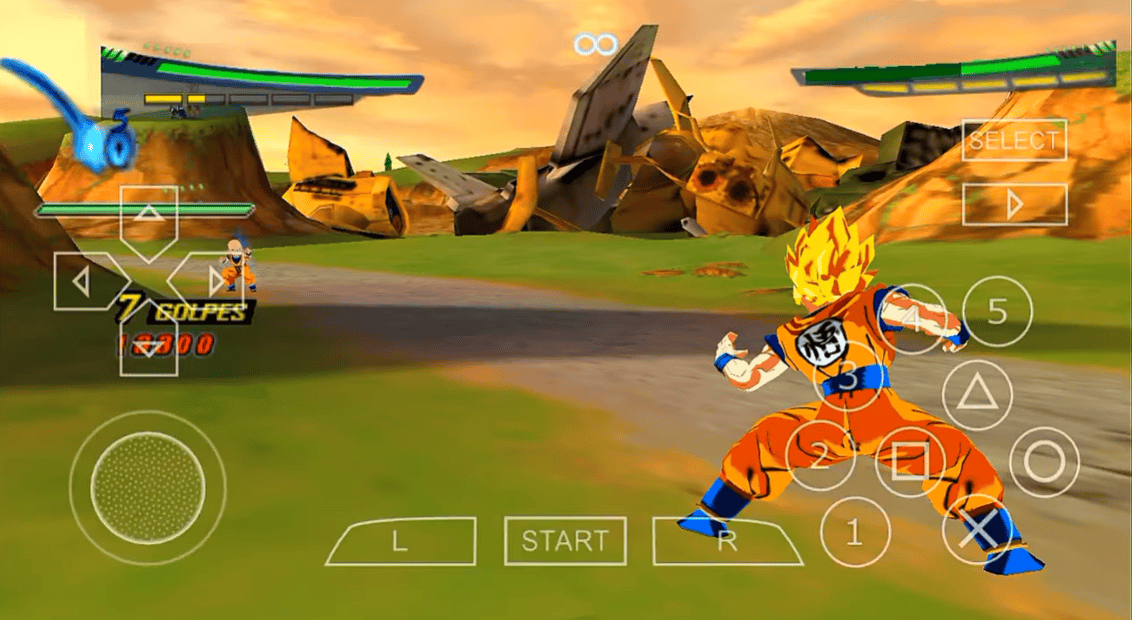Tap the R shoulder button
Viewport: 1132px width, 620px height.
coord(727,541)
